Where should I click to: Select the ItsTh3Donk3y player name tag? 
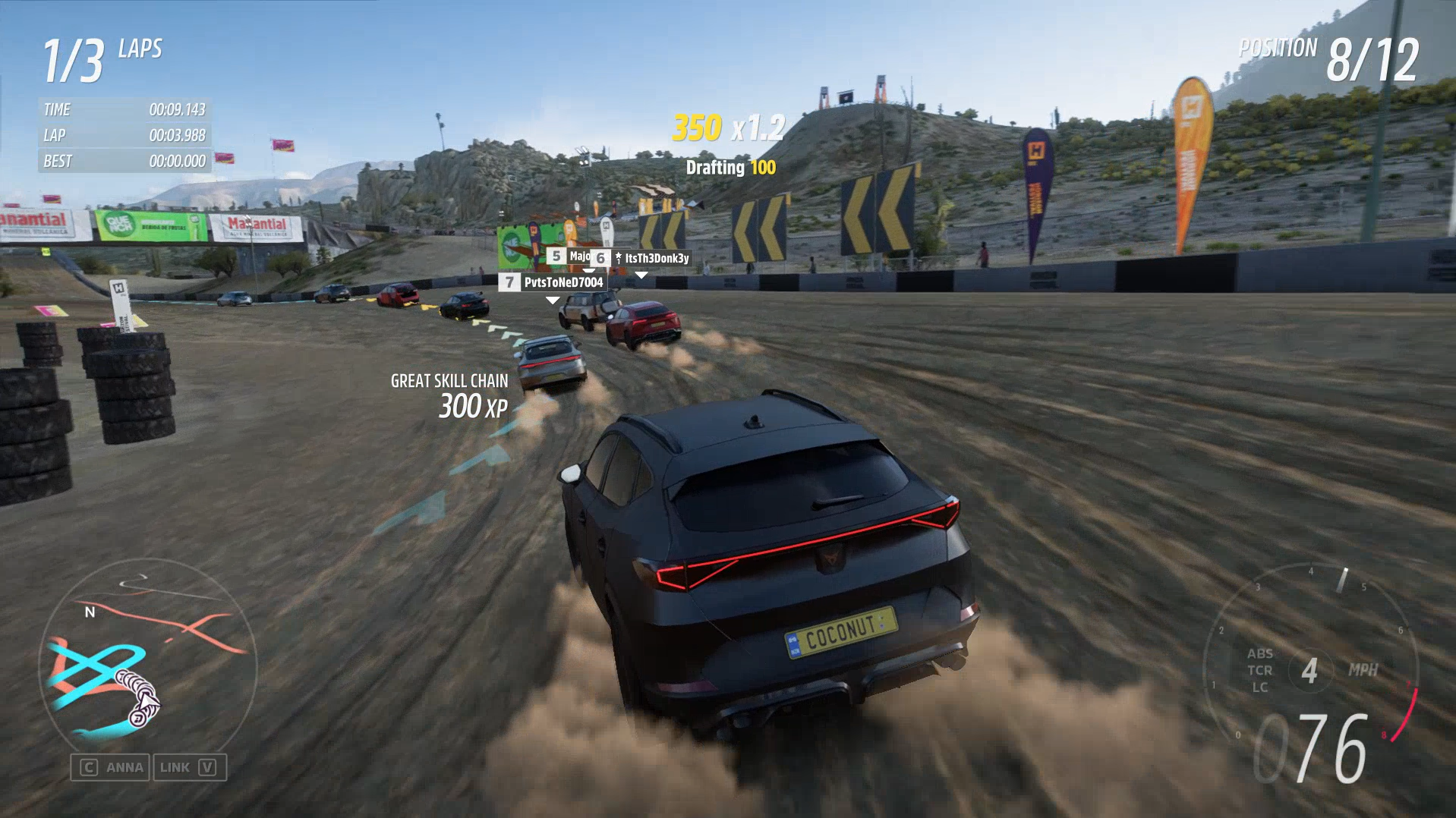[650, 258]
